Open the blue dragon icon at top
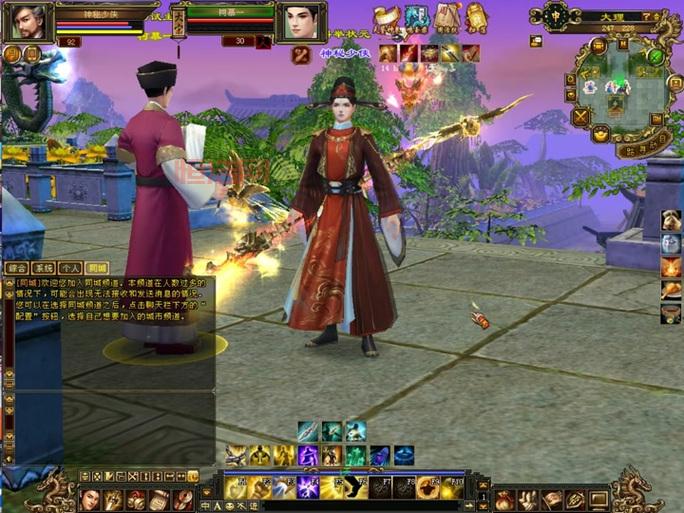Viewport: 684px width, 513px height. pos(416,17)
